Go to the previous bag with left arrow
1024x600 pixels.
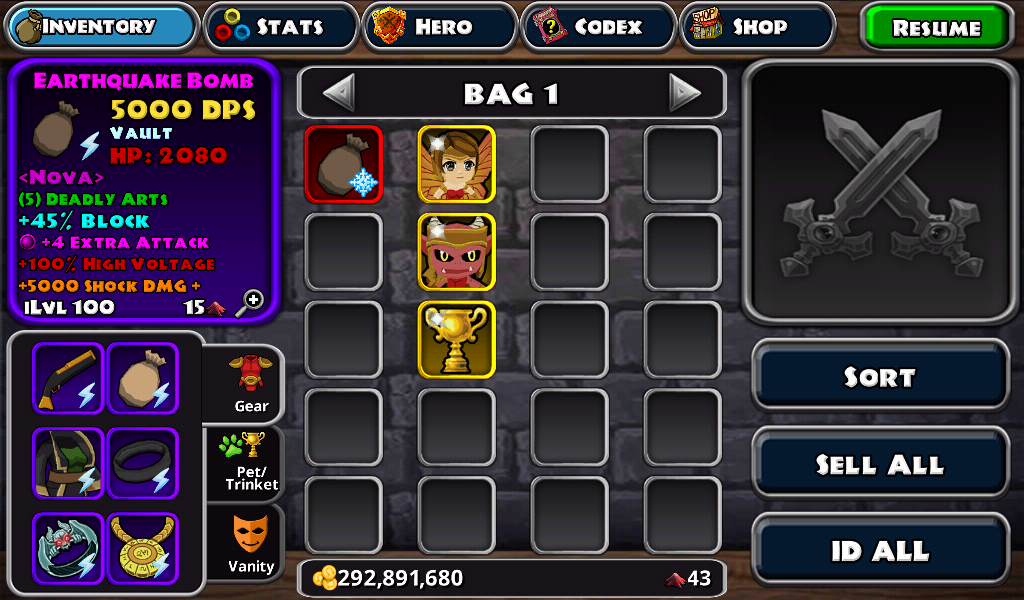point(339,93)
